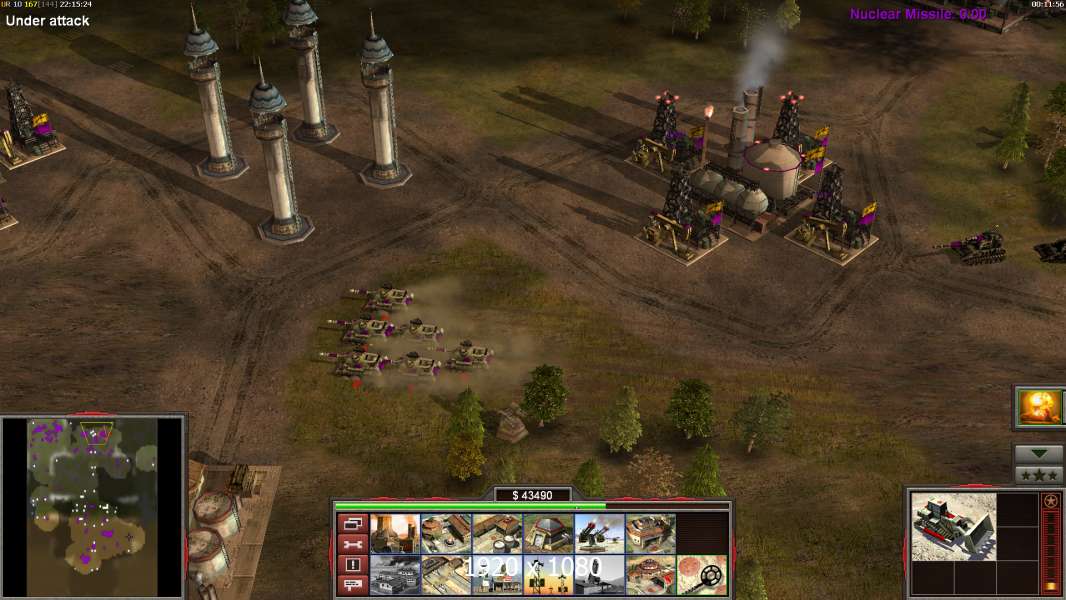Build the speaker tower structure

[548, 575]
